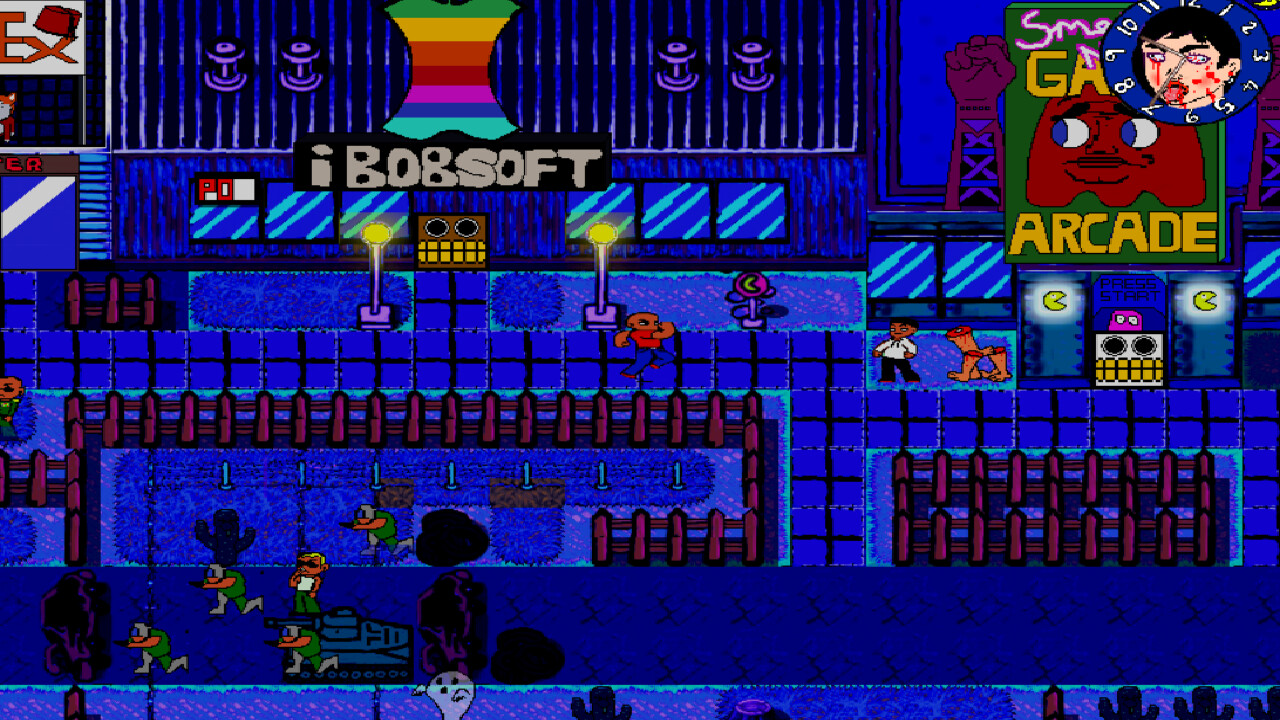Click the pink flower sprite on the hedge
The width and height of the screenshot is (1280, 720).
pos(752,285)
